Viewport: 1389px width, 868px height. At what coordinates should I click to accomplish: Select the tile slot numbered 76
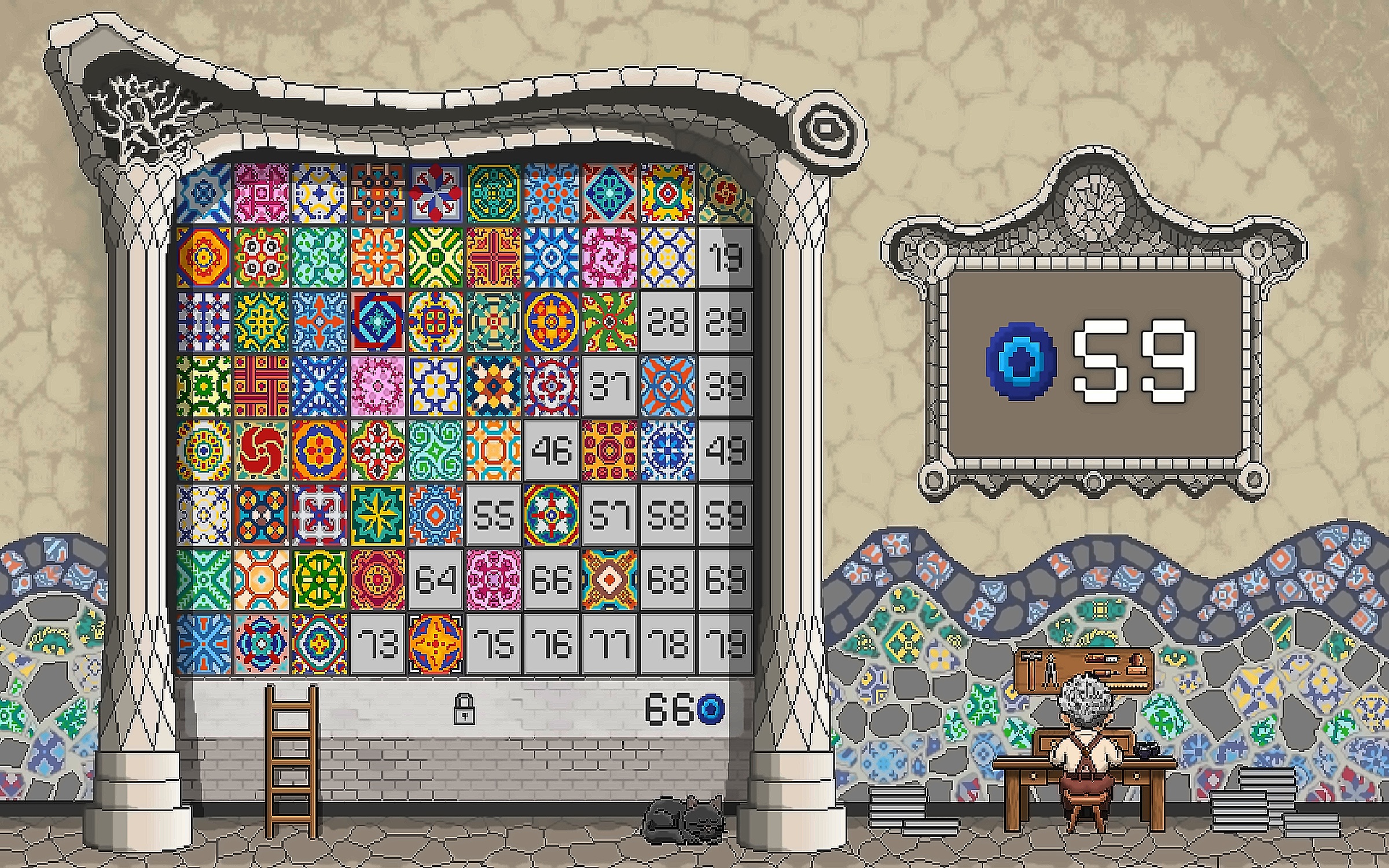coord(552,644)
